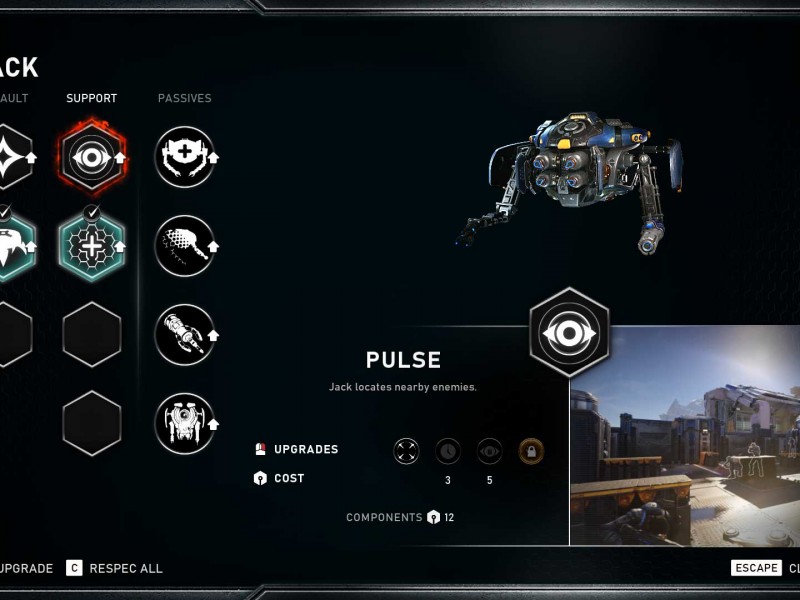Switch to the Support column header

(x=92, y=98)
